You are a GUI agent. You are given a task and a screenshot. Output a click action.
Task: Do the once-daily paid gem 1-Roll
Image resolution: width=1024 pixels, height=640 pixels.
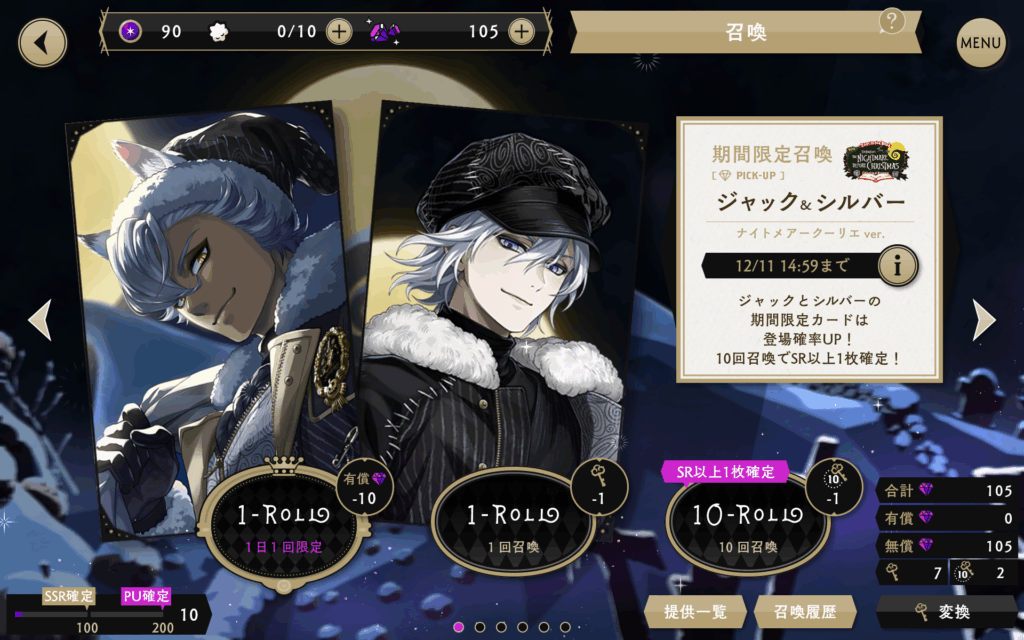(283, 522)
